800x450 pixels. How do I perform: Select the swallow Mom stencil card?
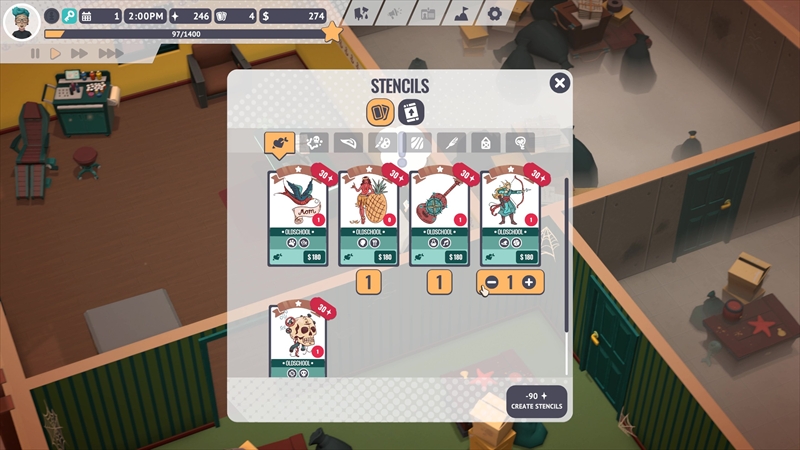[x=297, y=217]
